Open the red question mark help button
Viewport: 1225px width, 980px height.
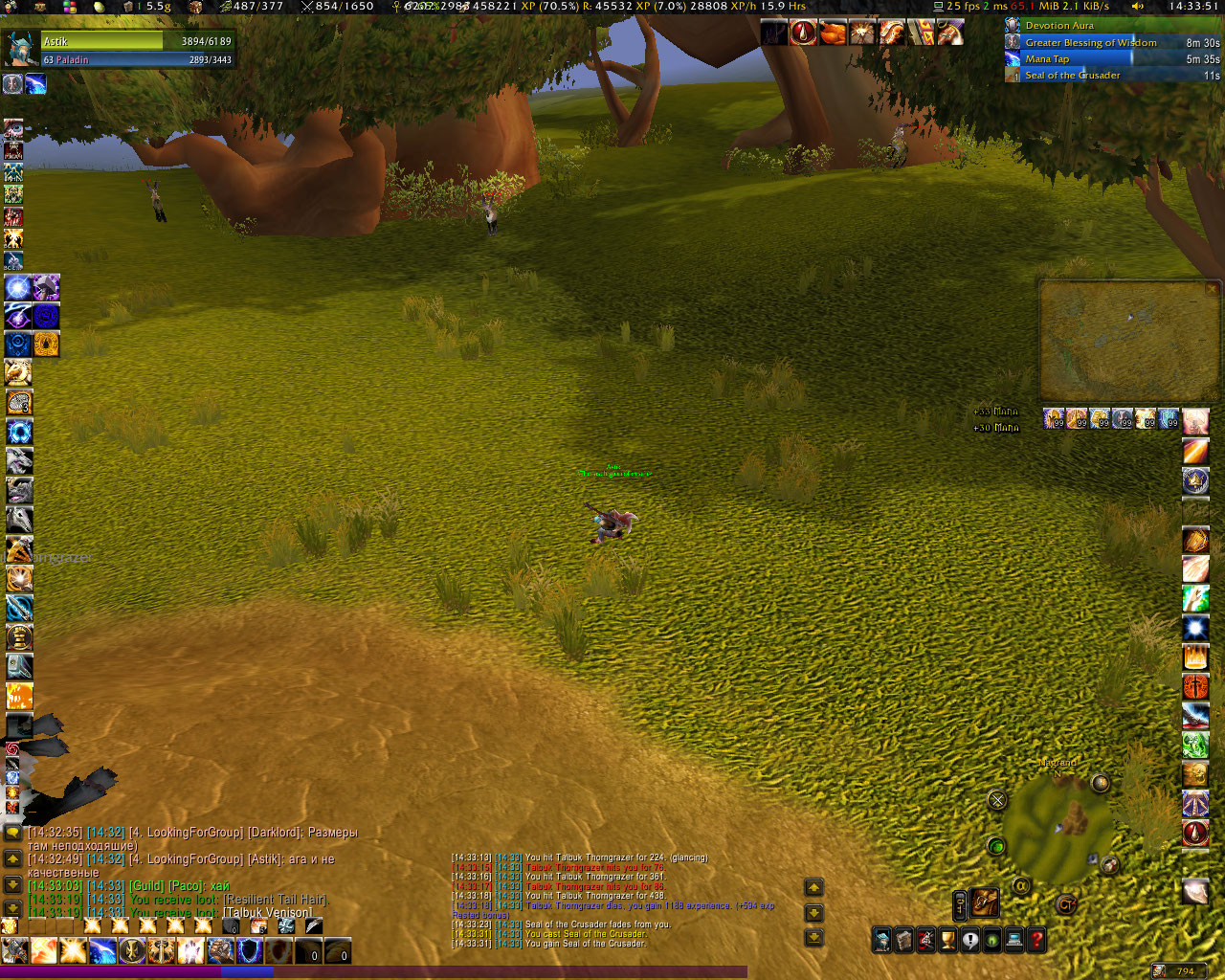tap(1036, 940)
